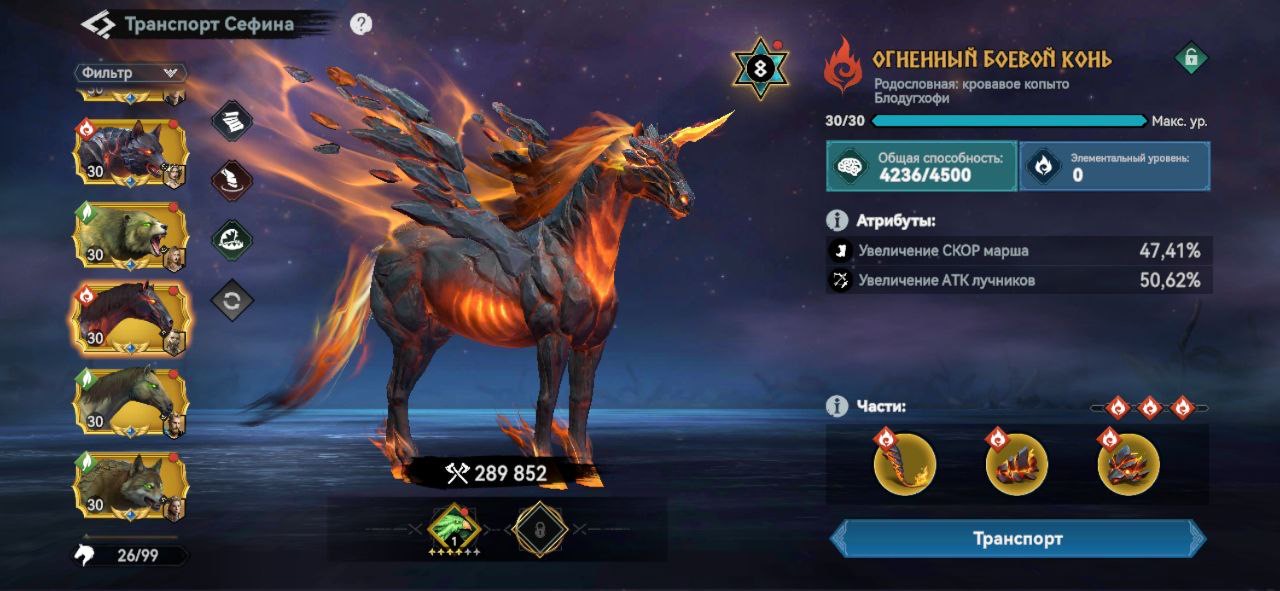
Task: Select the flaming tail part slot
Action: click(904, 464)
